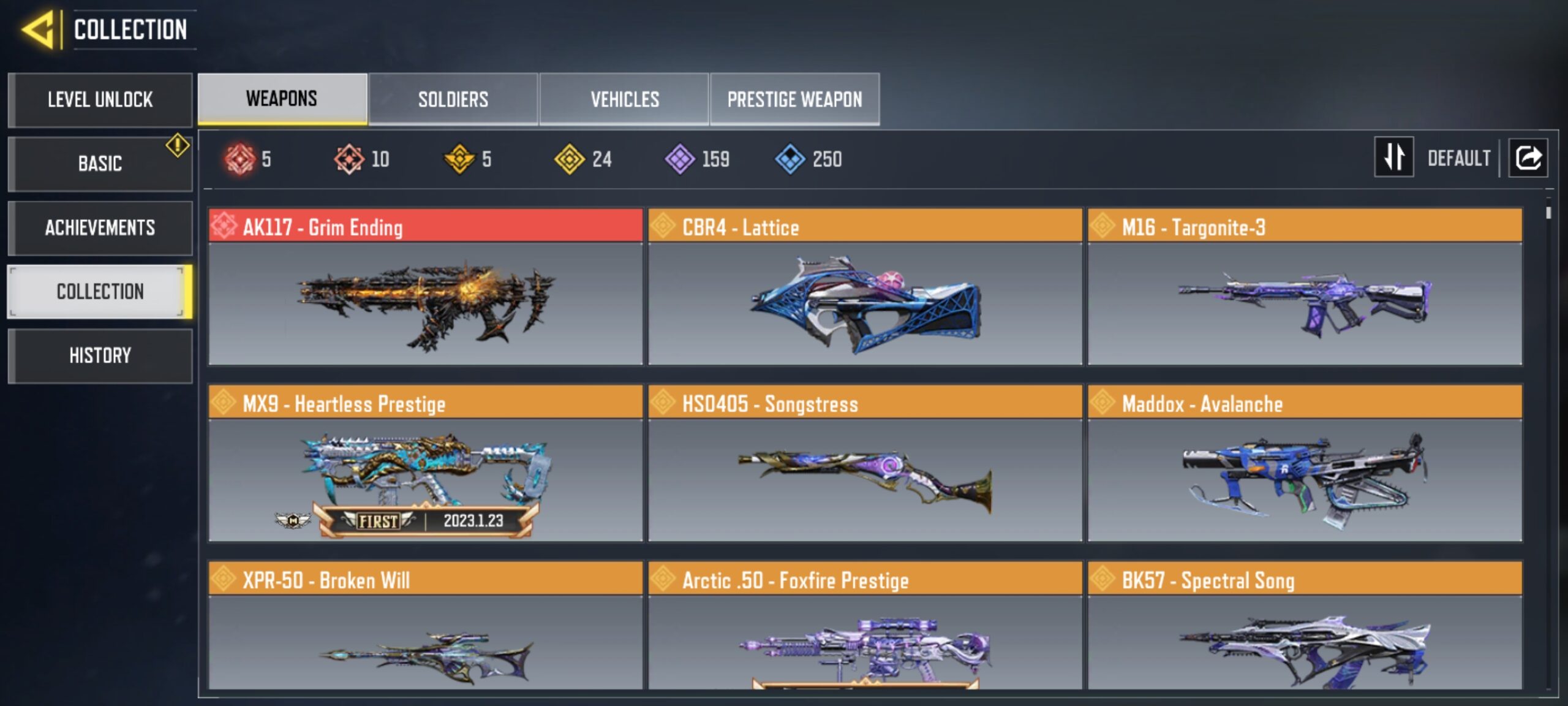Screen dimensions: 1568x706
Task: Filter by the red Mythic rarity icon
Action: [241, 159]
